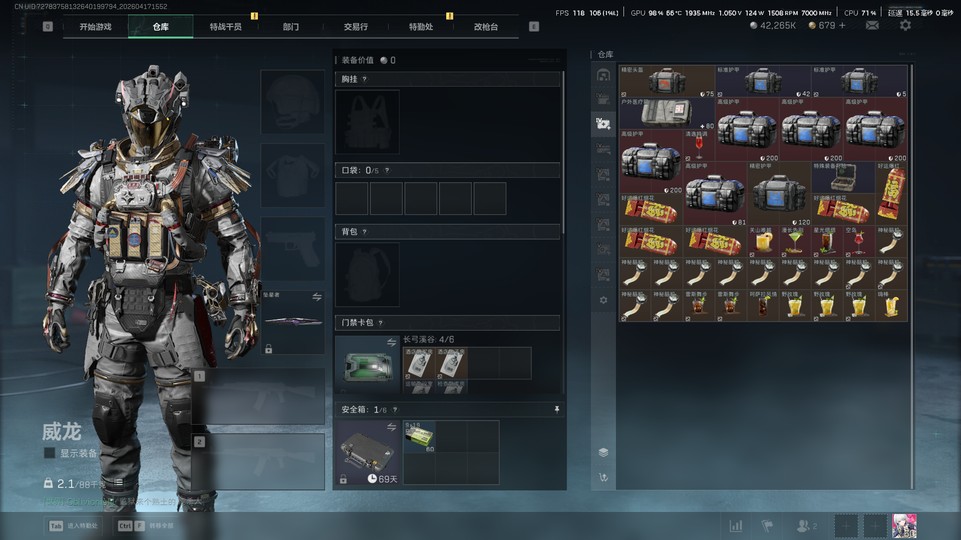Screen dimensions: 961x540
Task: Open the 特勤处 tab
Action: (421, 27)
